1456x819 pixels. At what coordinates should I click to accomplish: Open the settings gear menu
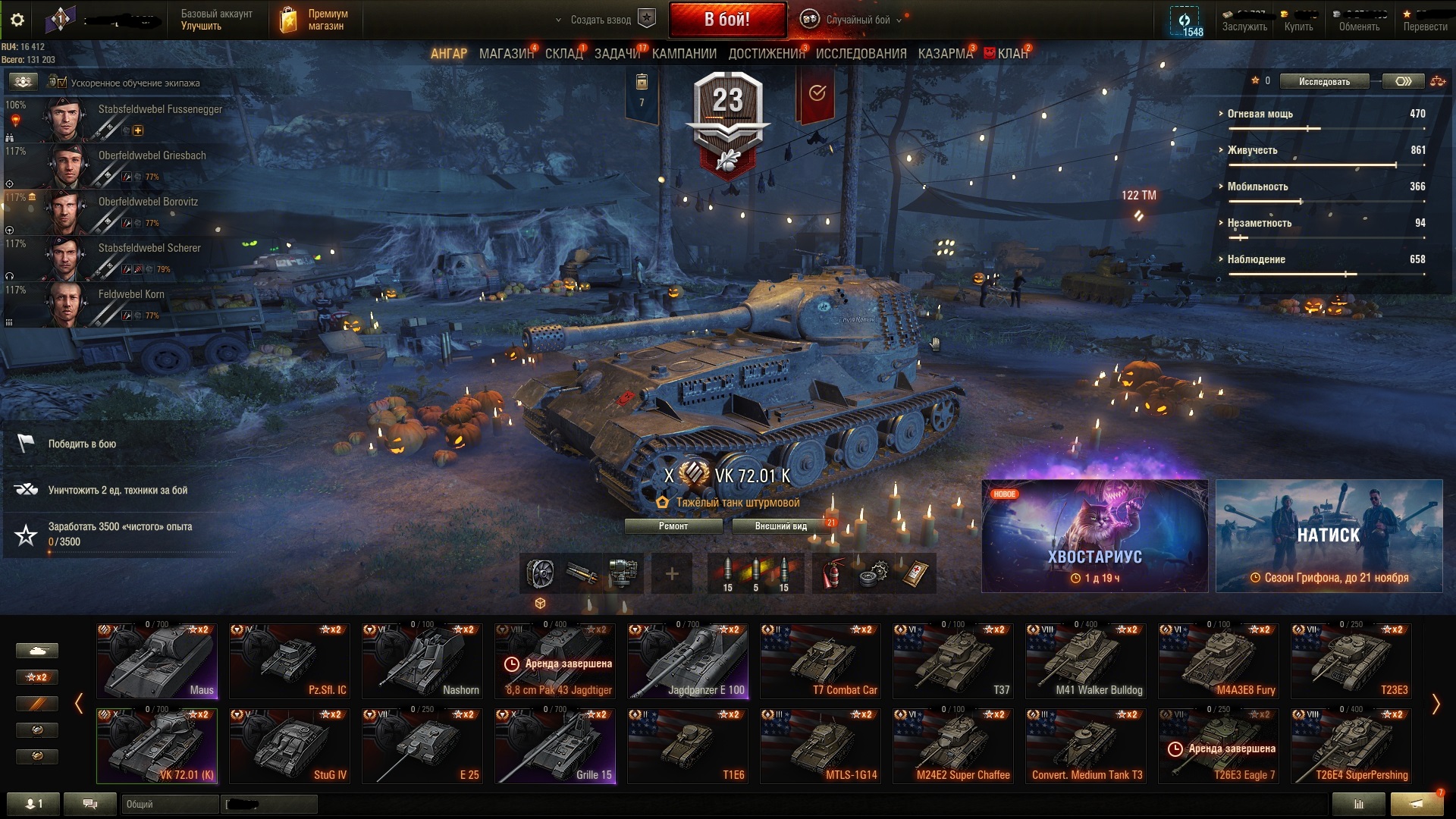[x=17, y=20]
